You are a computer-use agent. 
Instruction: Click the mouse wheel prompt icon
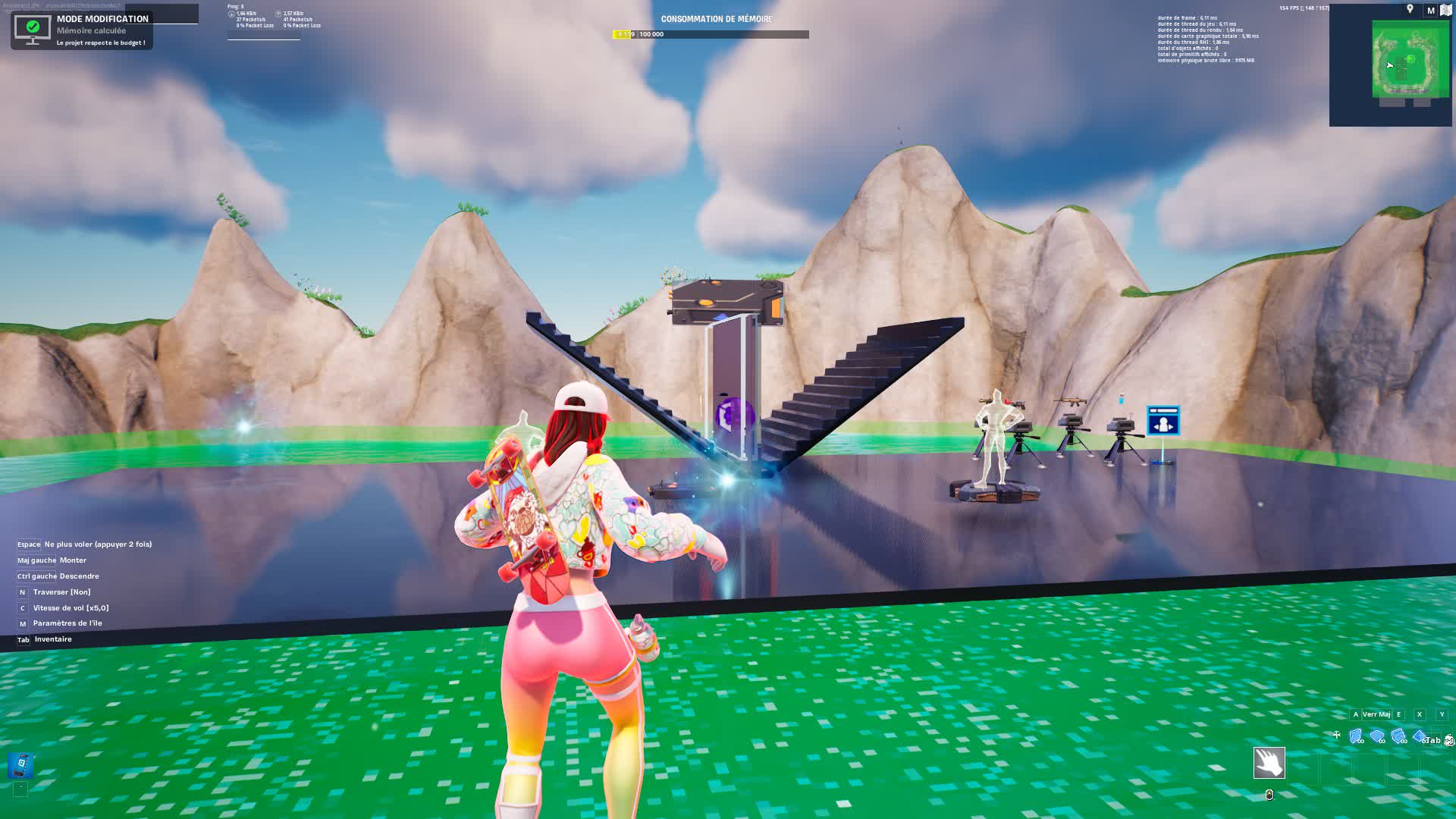[x=1337, y=733]
